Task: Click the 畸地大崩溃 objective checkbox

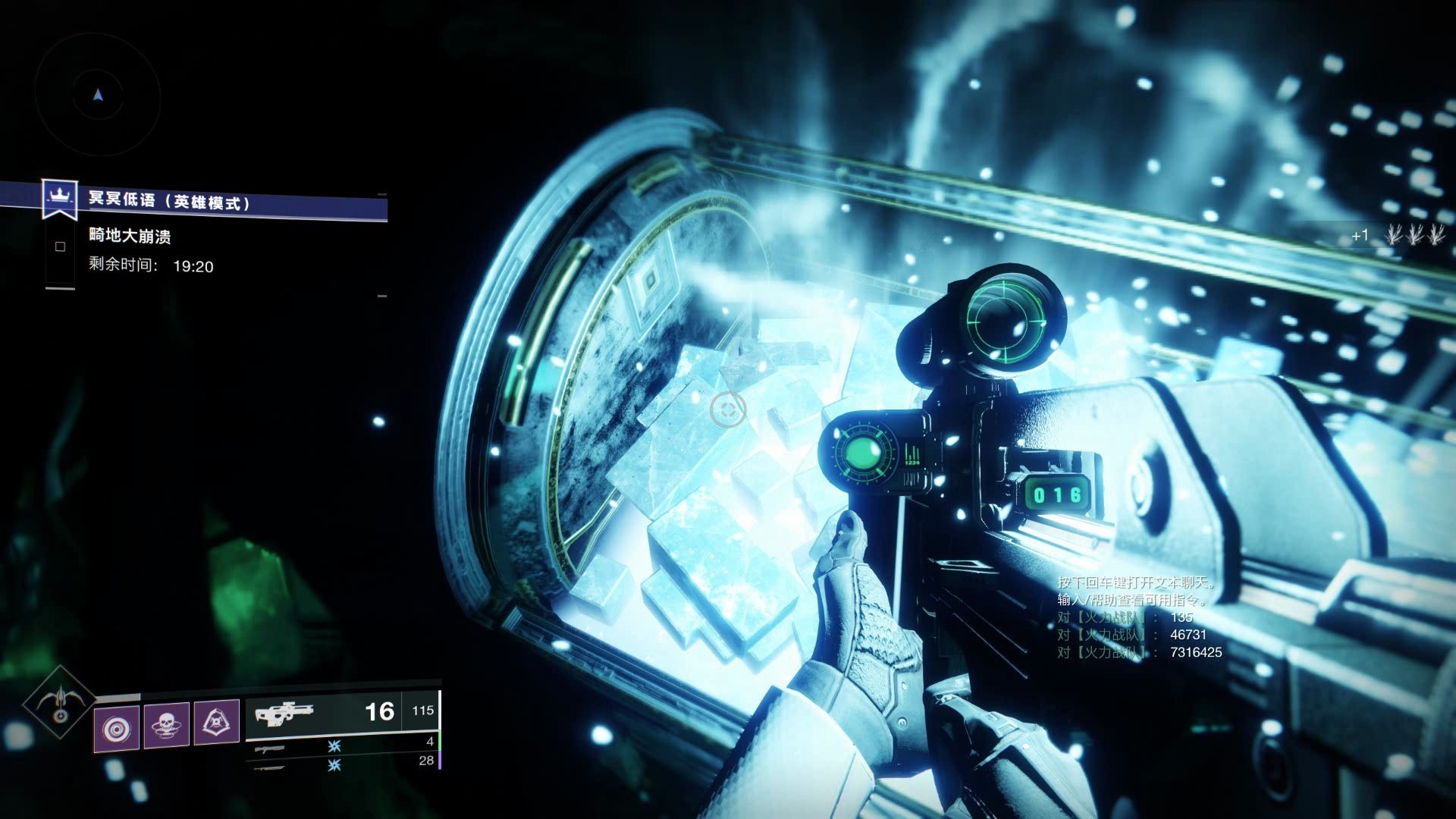Action: coord(61,246)
